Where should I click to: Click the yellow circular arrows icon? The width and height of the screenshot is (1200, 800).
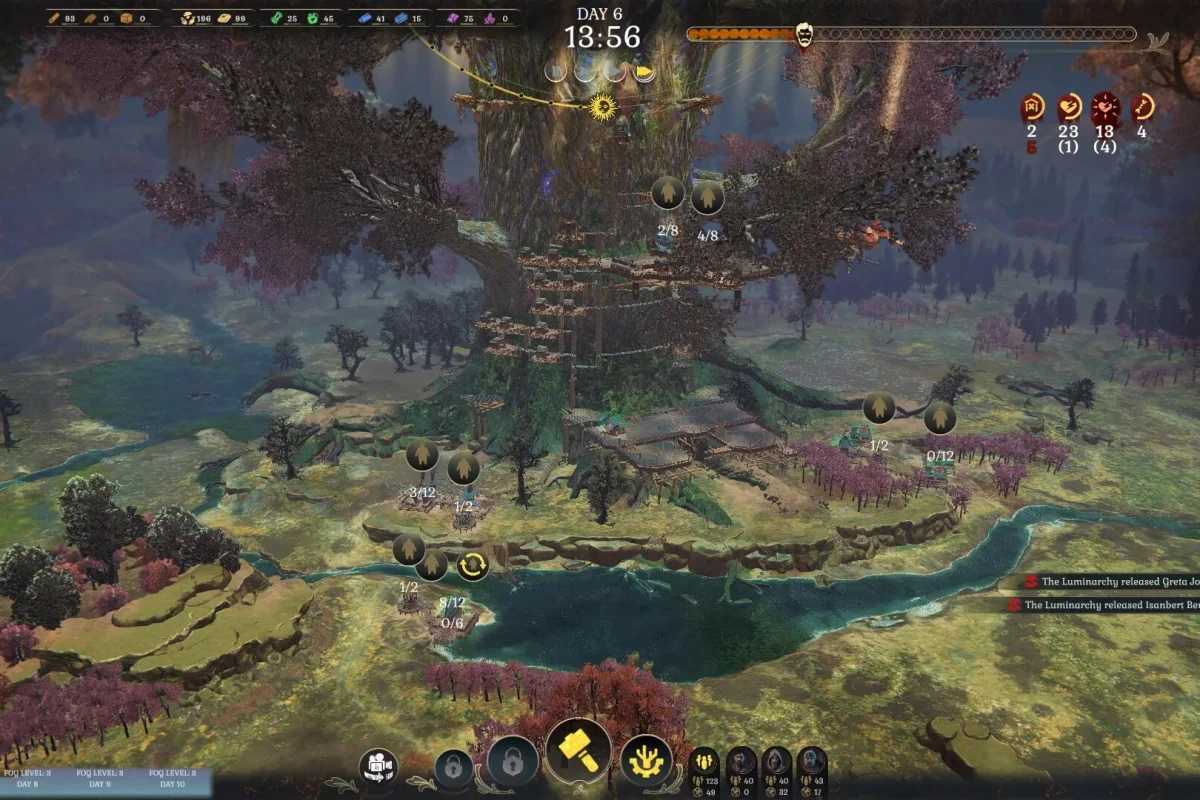pos(473,566)
